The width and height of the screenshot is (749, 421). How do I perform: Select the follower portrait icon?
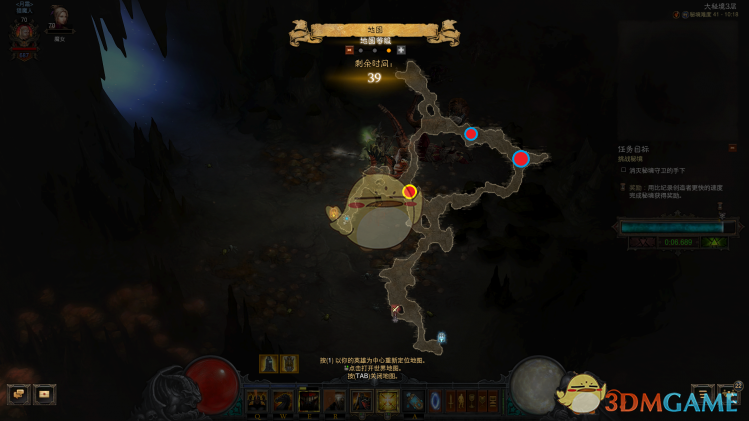(x=60, y=17)
